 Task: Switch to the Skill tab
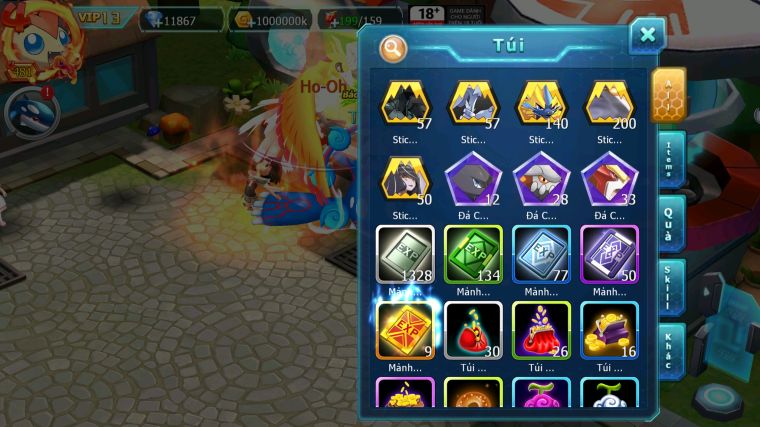669,288
